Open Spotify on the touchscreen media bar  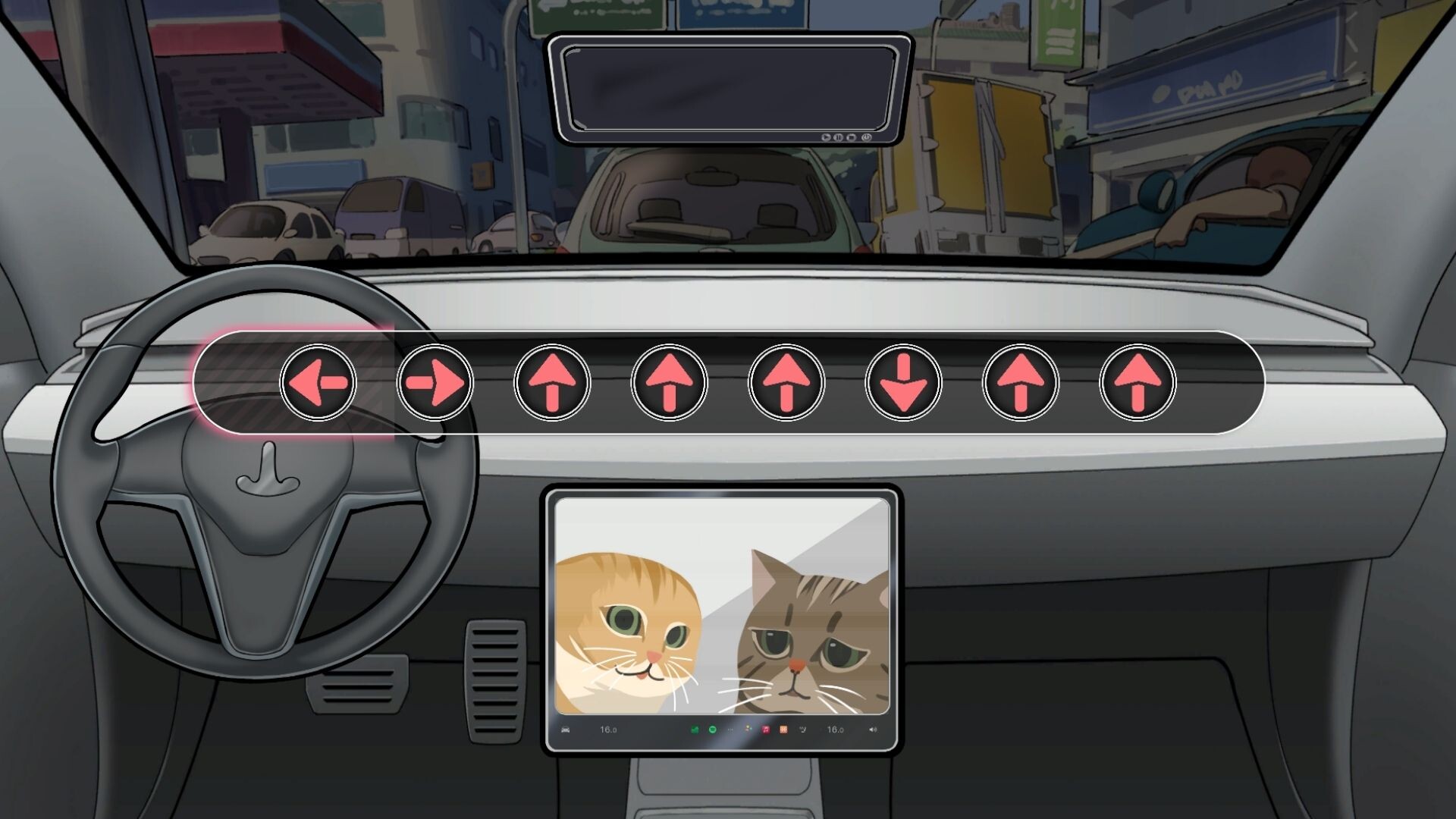click(714, 729)
